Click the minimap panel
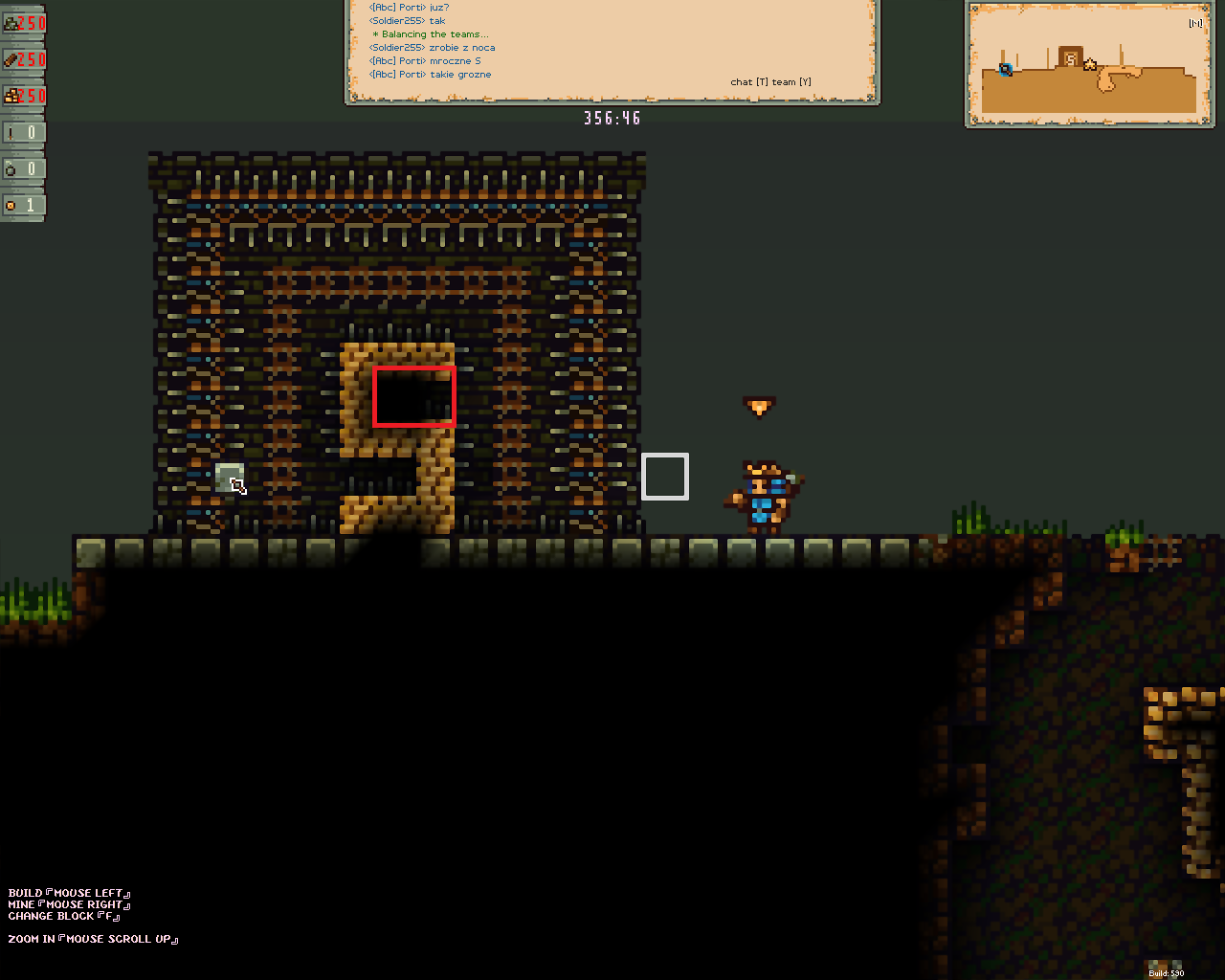The image size is (1225, 980). (1090, 64)
